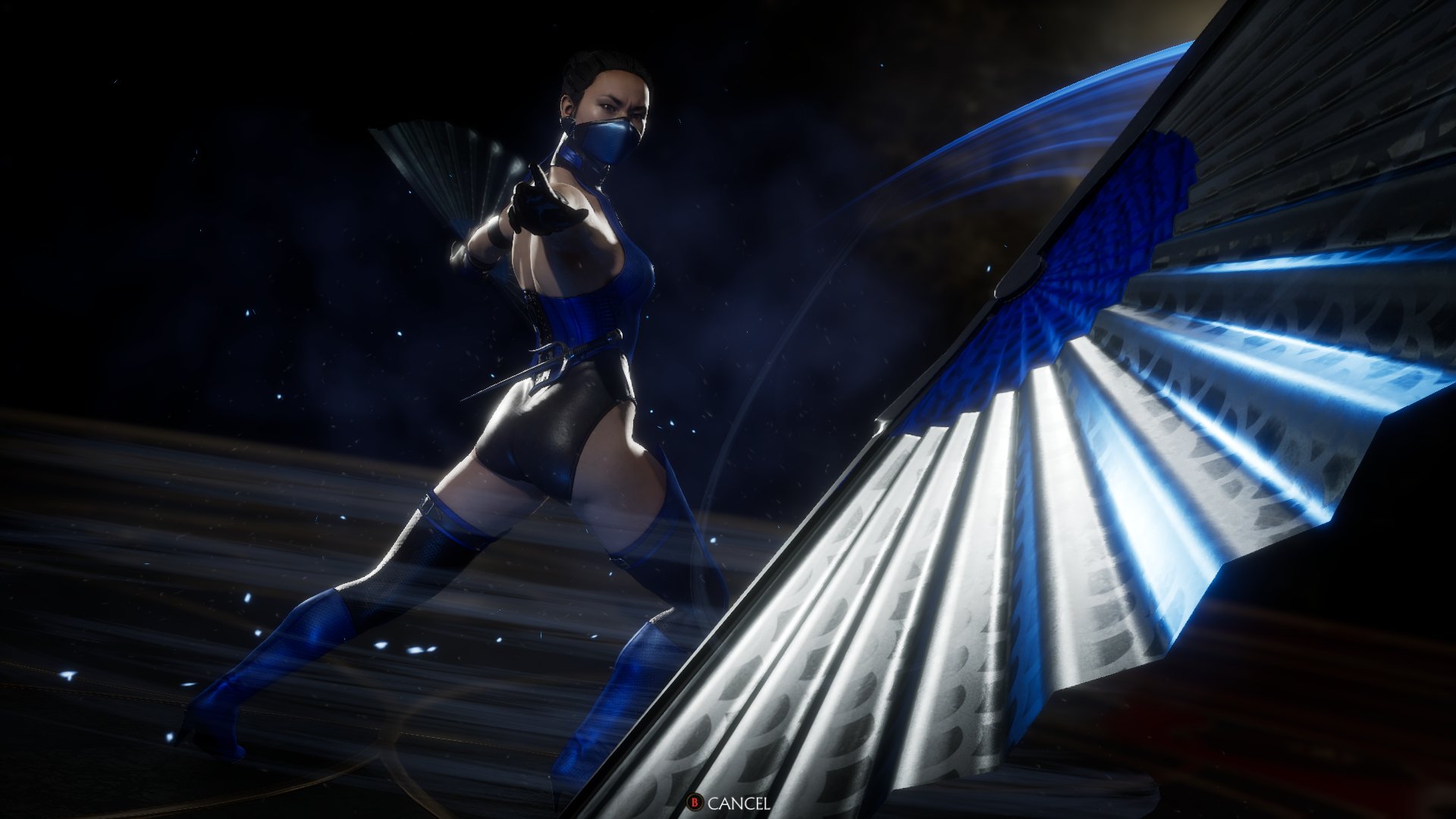Click the red B button icon
Screen dimensions: 1456x819
[697, 800]
